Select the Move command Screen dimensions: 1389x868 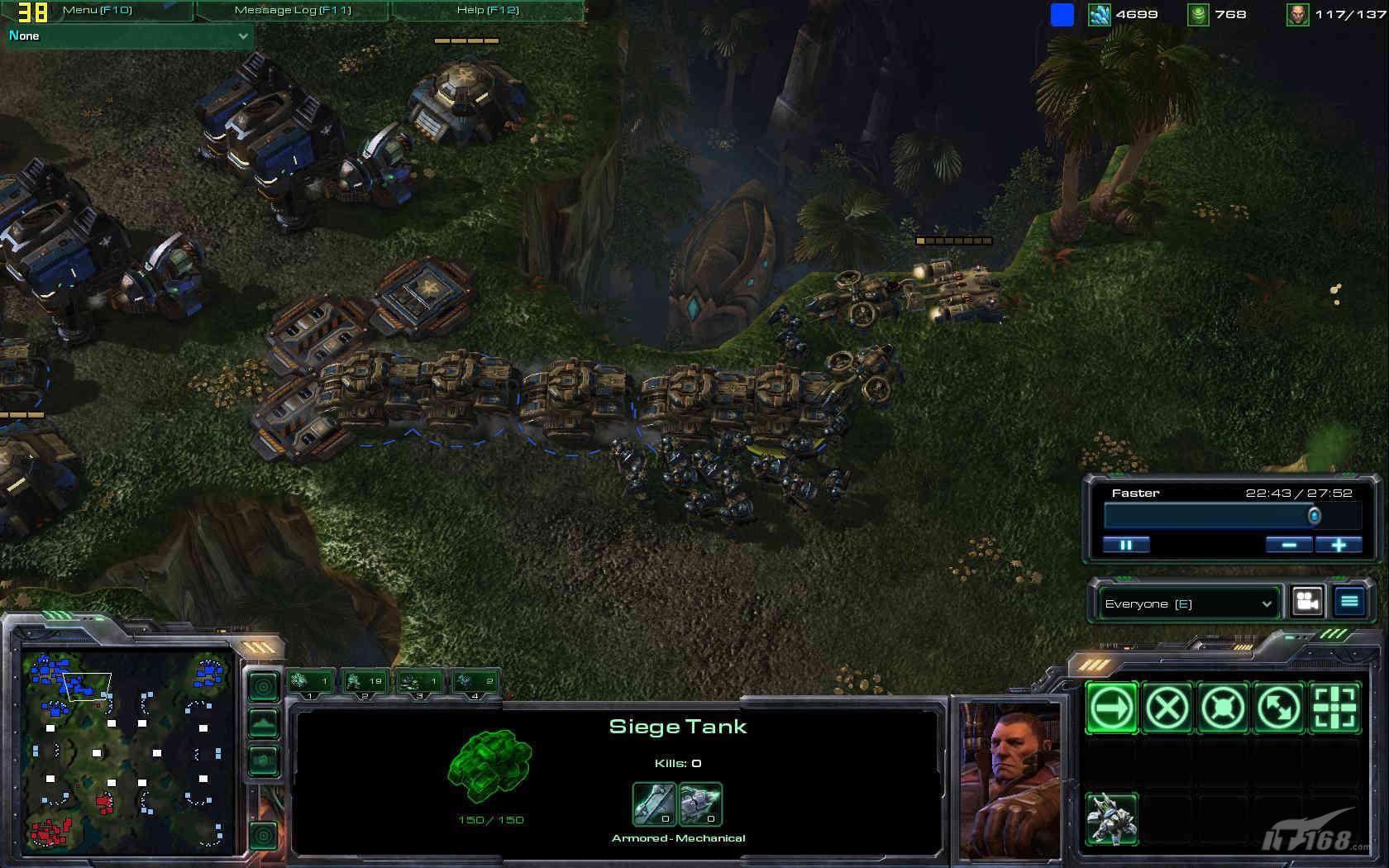coord(1111,708)
